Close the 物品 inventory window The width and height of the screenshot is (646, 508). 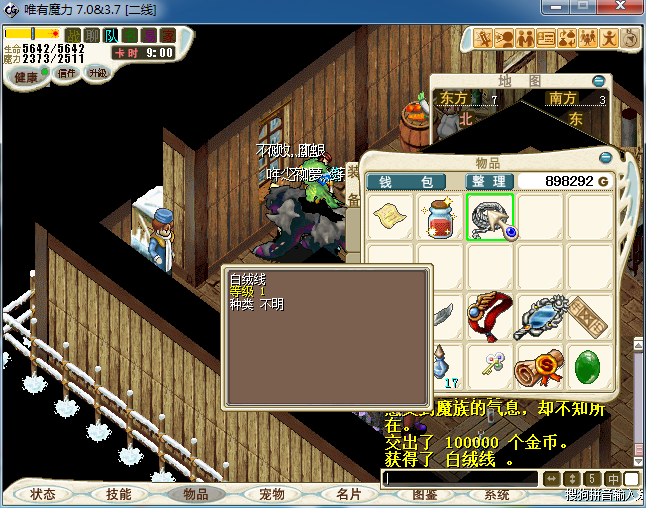pyautogui.click(x=605, y=158)
